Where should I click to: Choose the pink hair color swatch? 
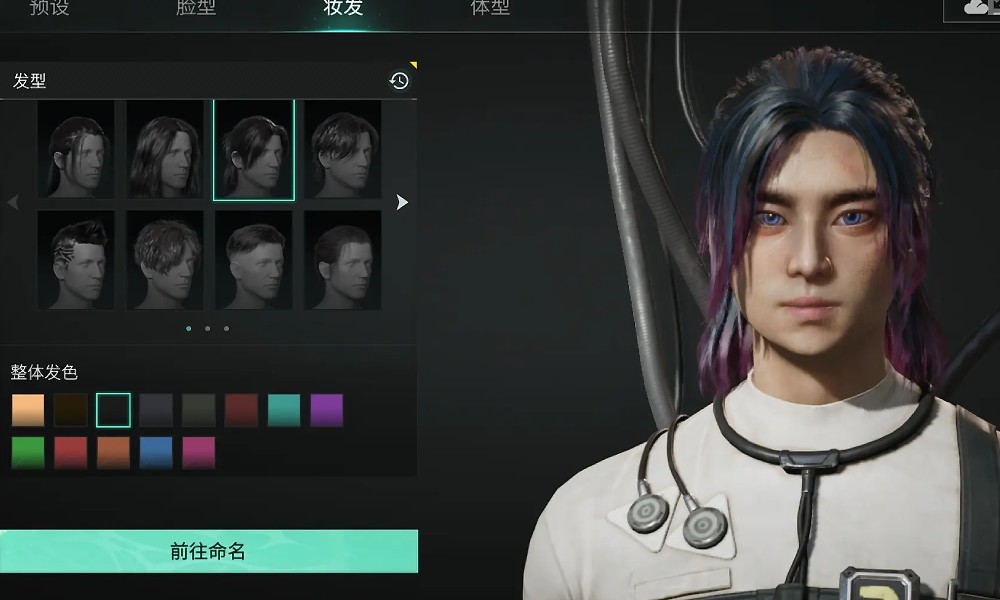tap(198, 452)
